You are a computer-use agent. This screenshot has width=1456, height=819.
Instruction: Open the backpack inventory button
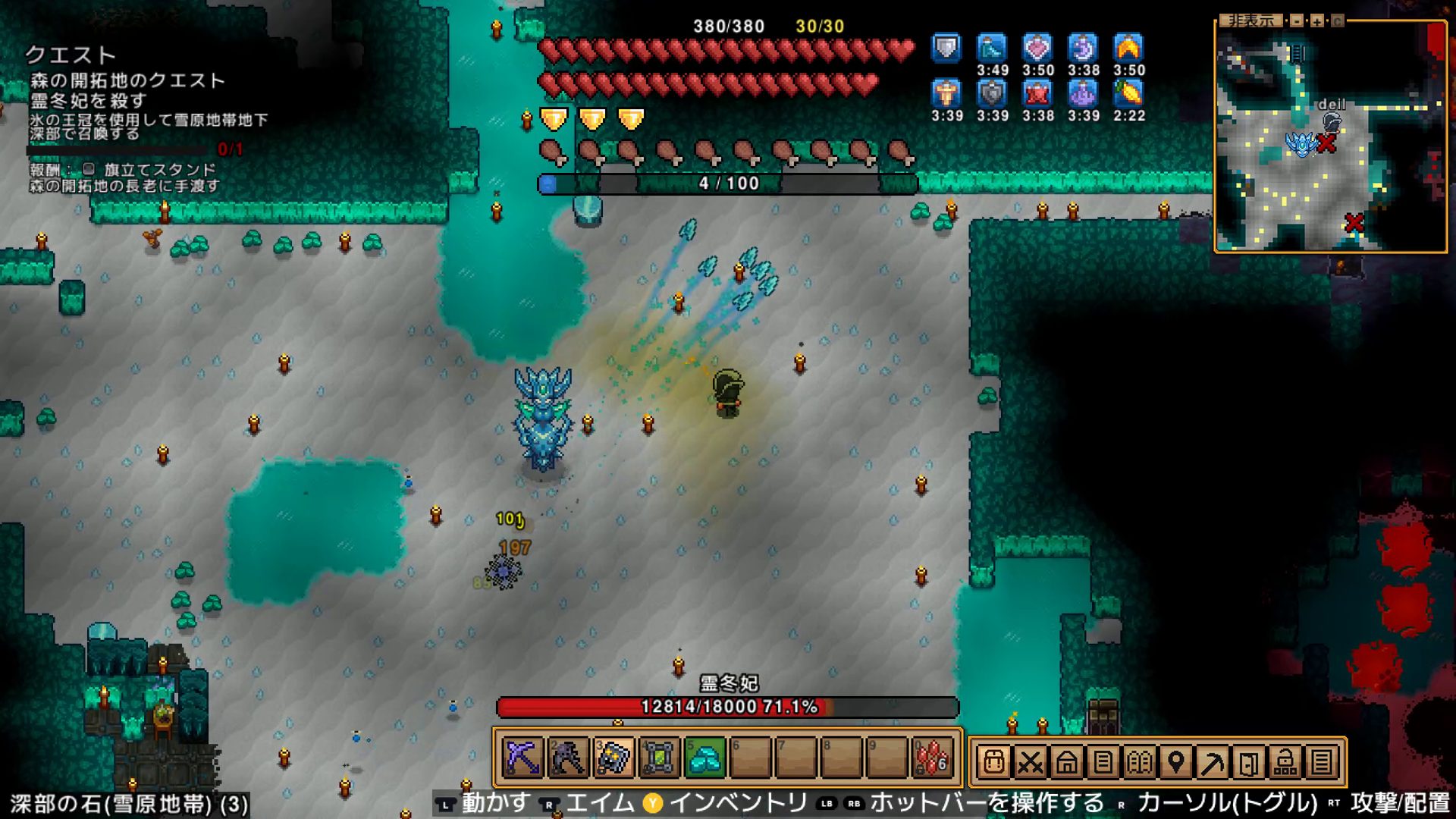coord(993,761)
